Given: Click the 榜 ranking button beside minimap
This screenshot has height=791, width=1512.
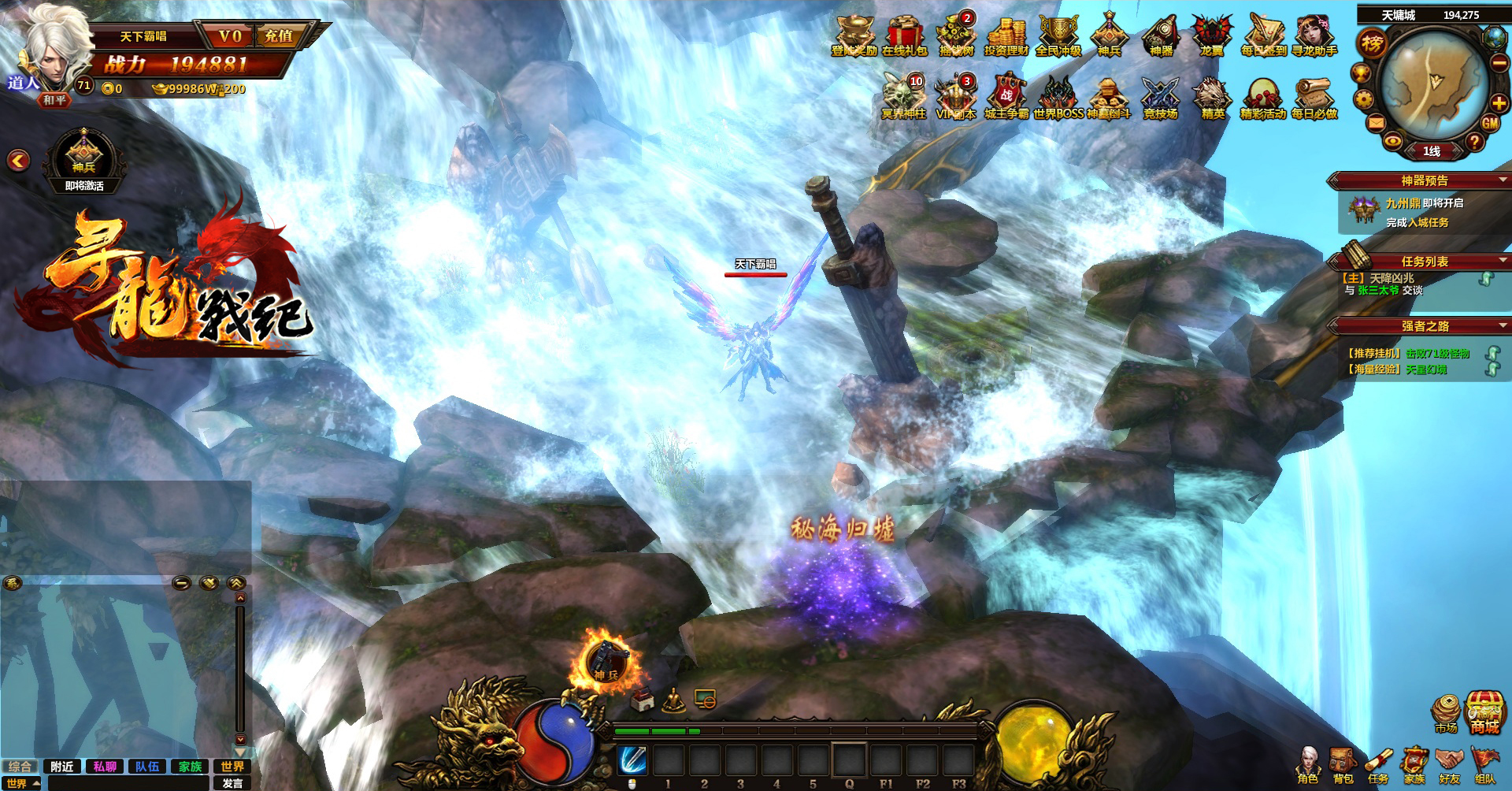Looking at the screenshot, I should tap(1372, 43).
